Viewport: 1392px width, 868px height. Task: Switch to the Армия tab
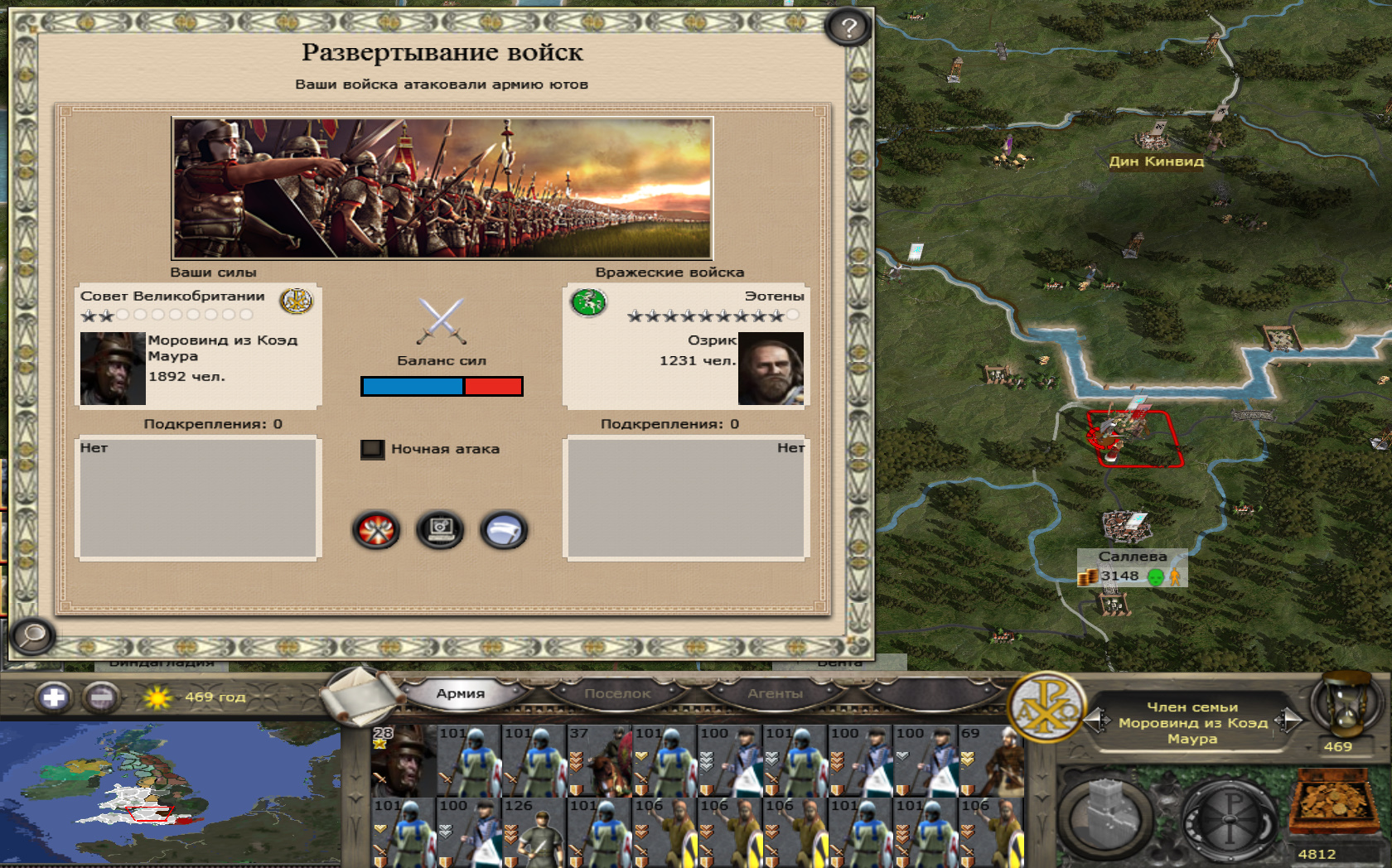pos(461,693)
